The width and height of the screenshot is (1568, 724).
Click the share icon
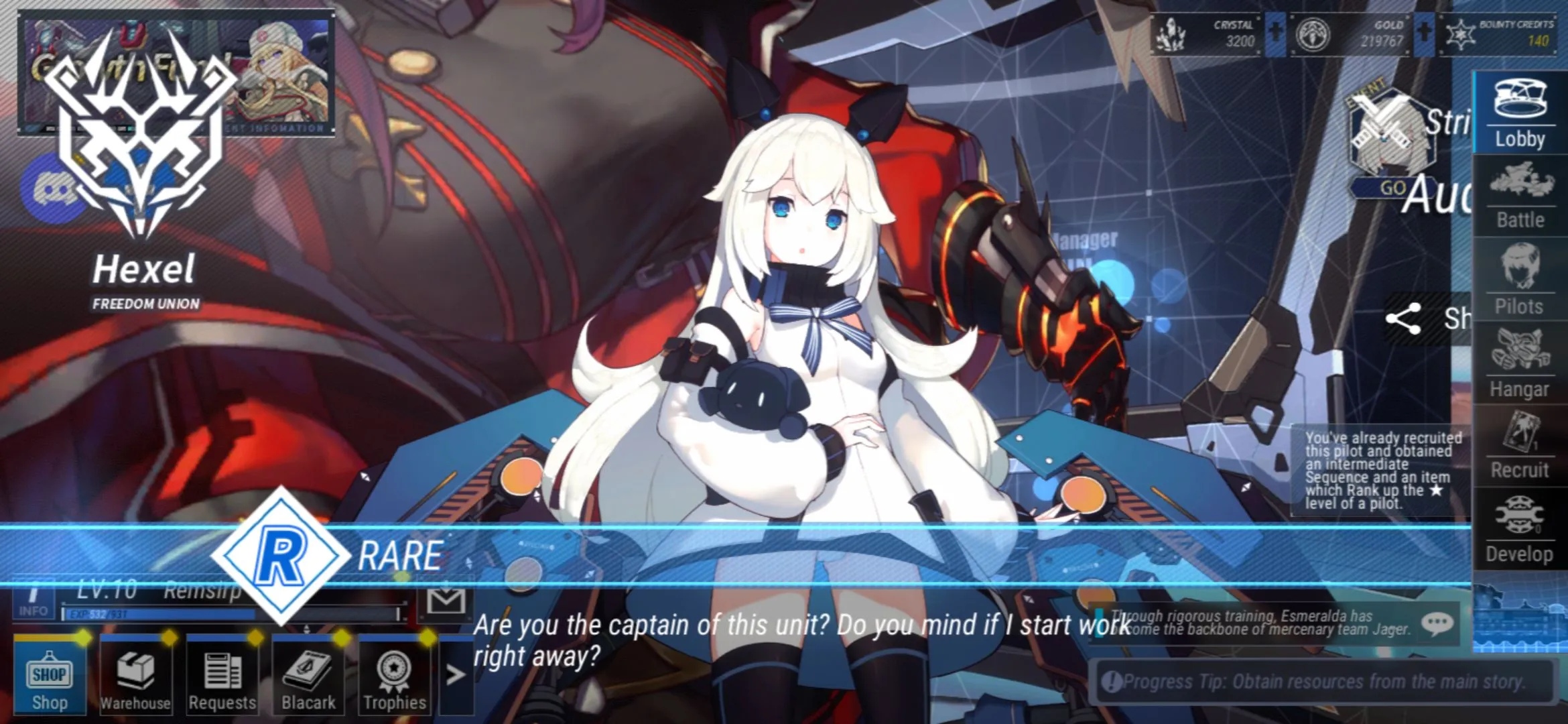pyautogui.click(x=1402, y=319)
